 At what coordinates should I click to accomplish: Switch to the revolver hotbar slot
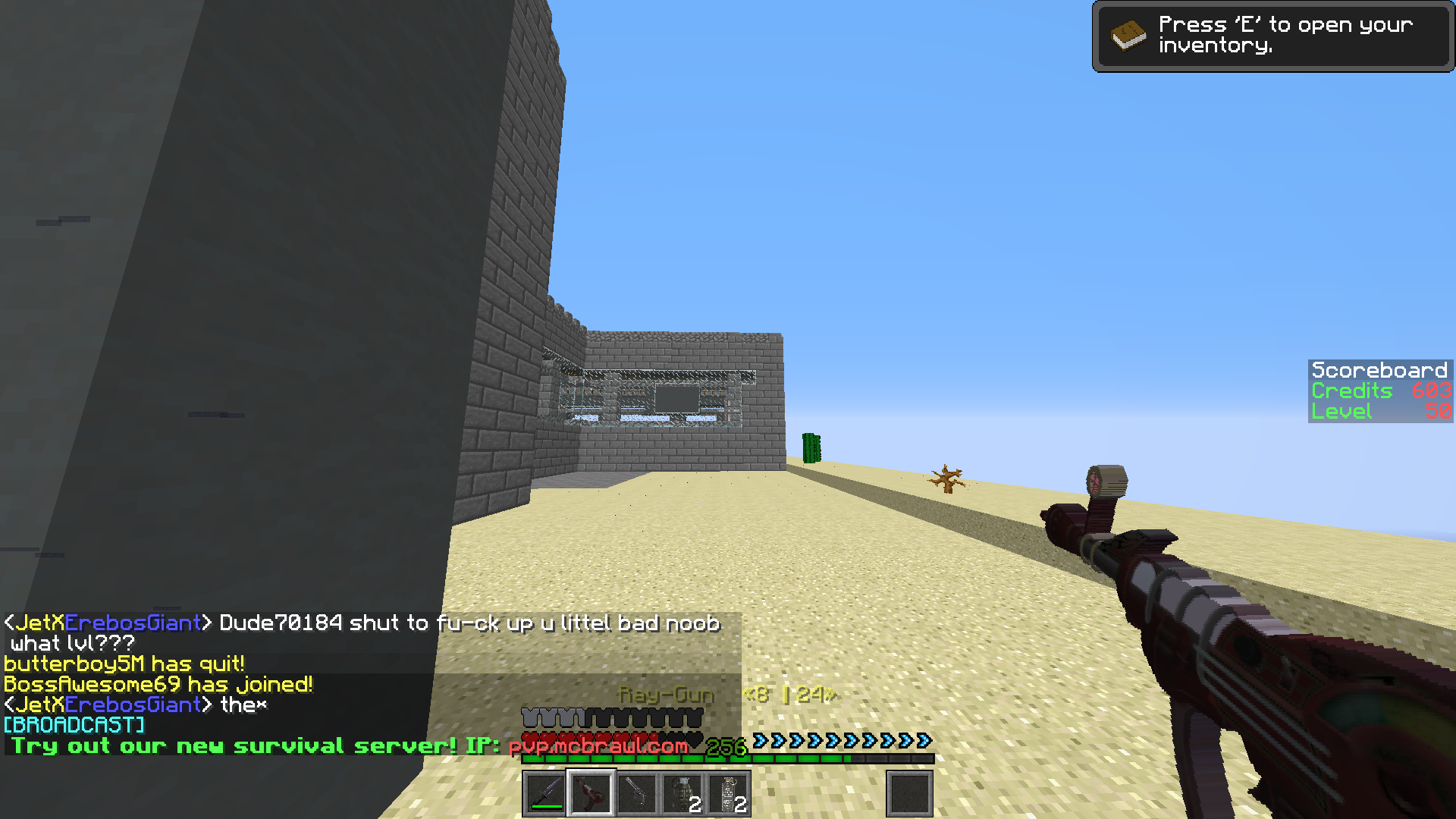pyautogui.click(x=637, y=794)
